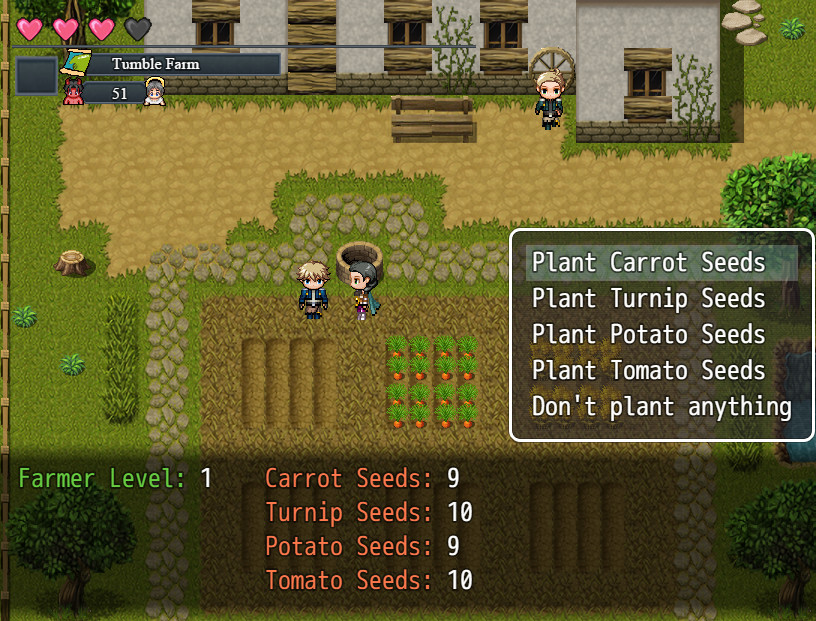Click Plant Tomato Seeds
The image size is (816, 621).
[649, 371]
